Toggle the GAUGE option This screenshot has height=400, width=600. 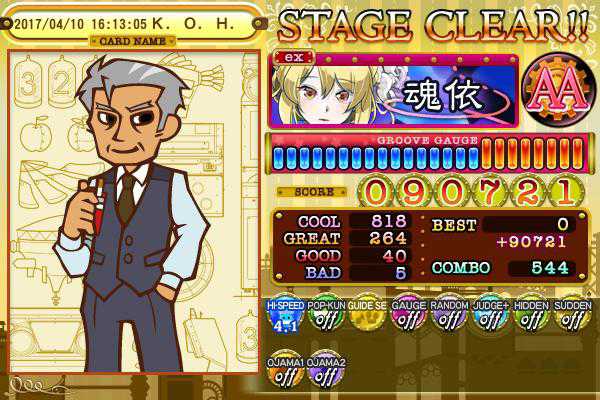(407, 318)
